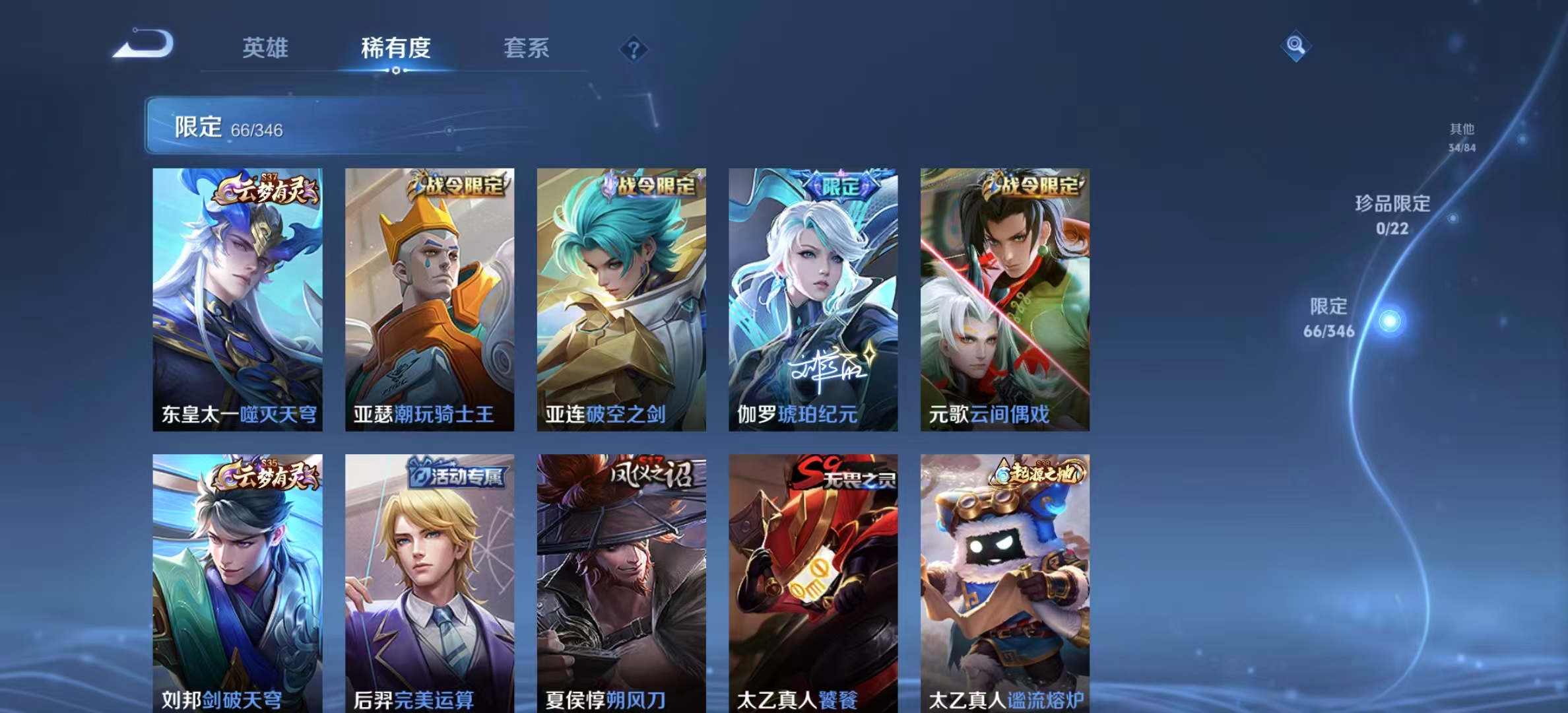1568x713 pixels.
Task: Select the 稀有度 tab
Action: click(x=395, y=48)
